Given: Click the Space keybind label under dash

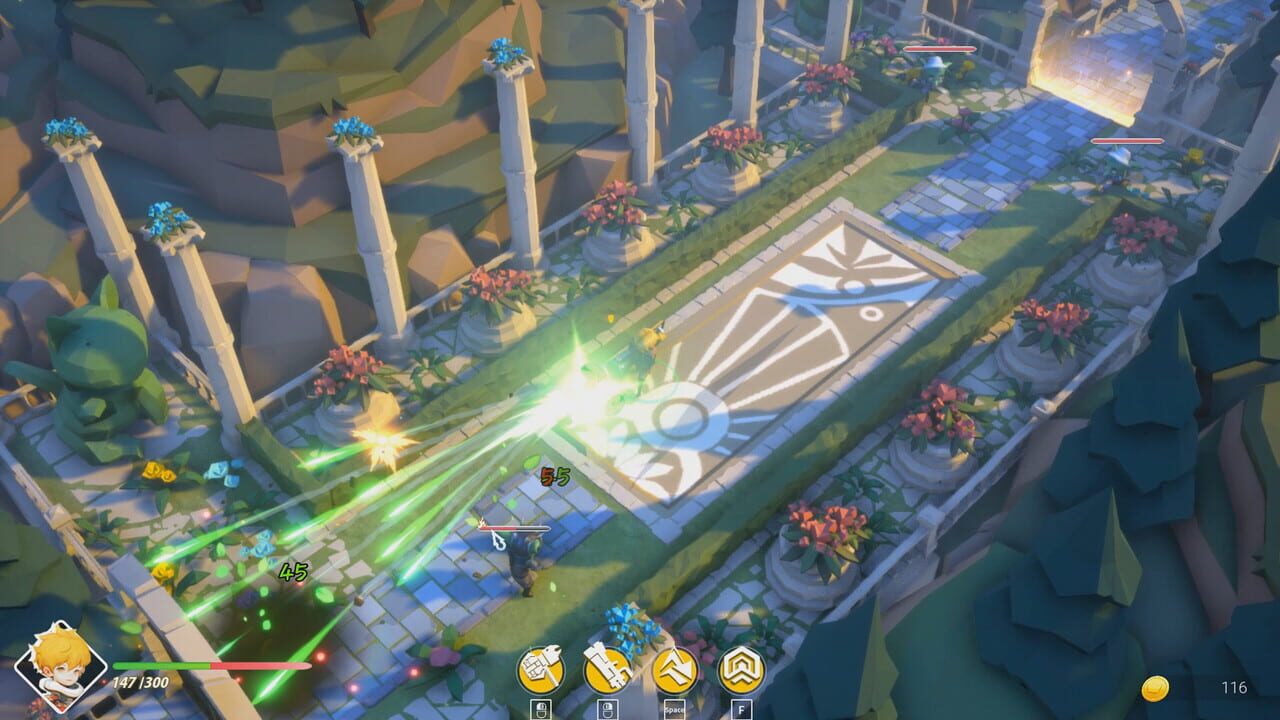Looking at the screenshot, I should (675, 708).
